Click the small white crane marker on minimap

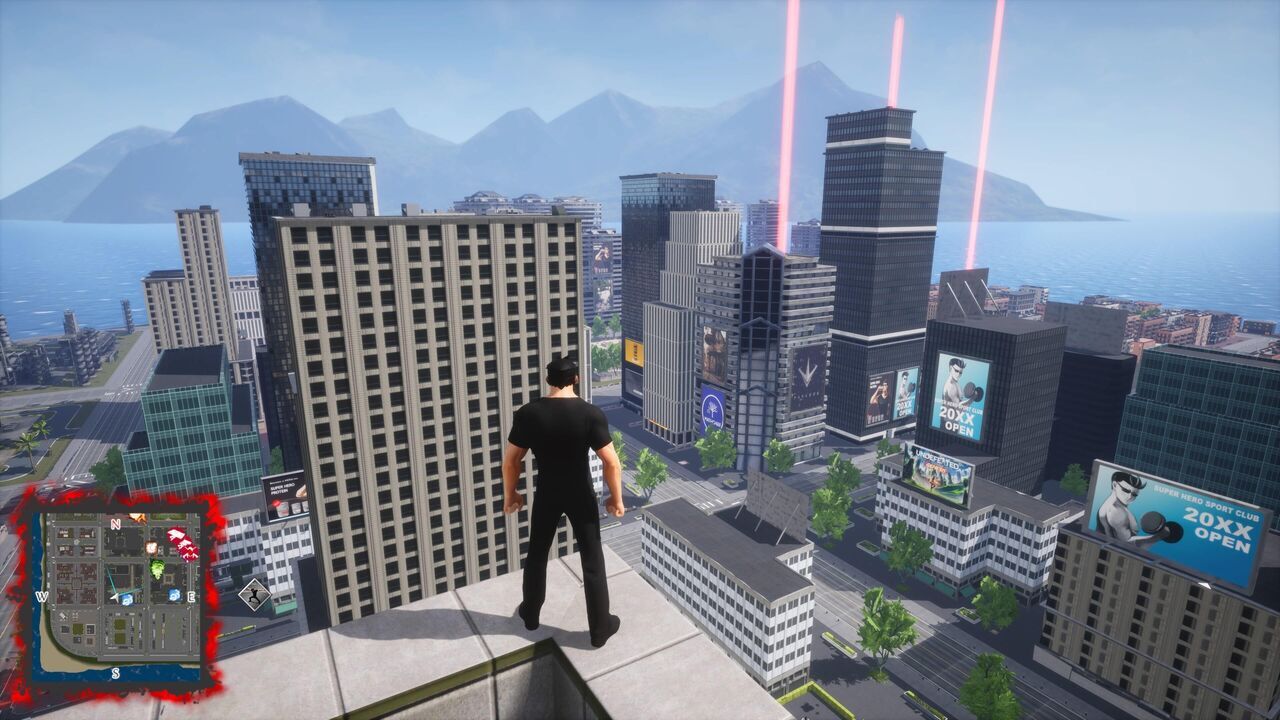tap(63, 616)
